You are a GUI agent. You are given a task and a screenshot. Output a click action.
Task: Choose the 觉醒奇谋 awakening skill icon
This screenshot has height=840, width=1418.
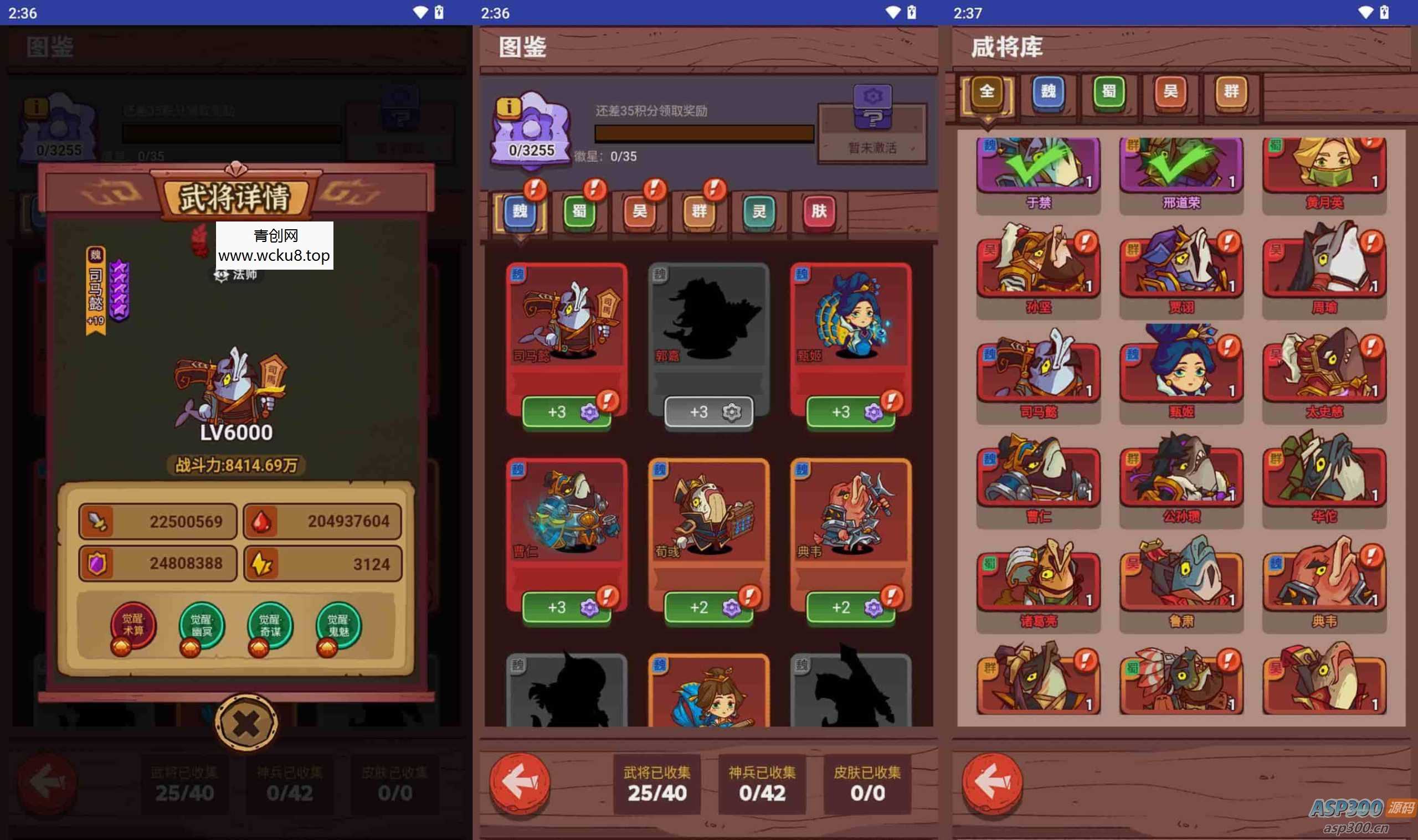270,626
